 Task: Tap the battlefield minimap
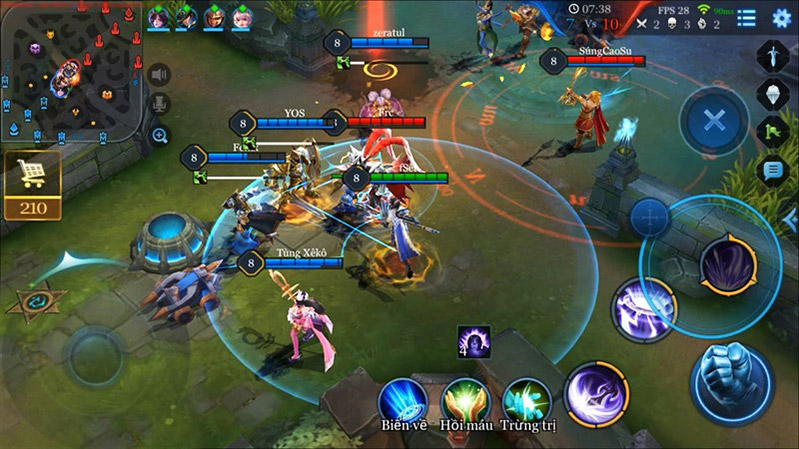[69, 72]
